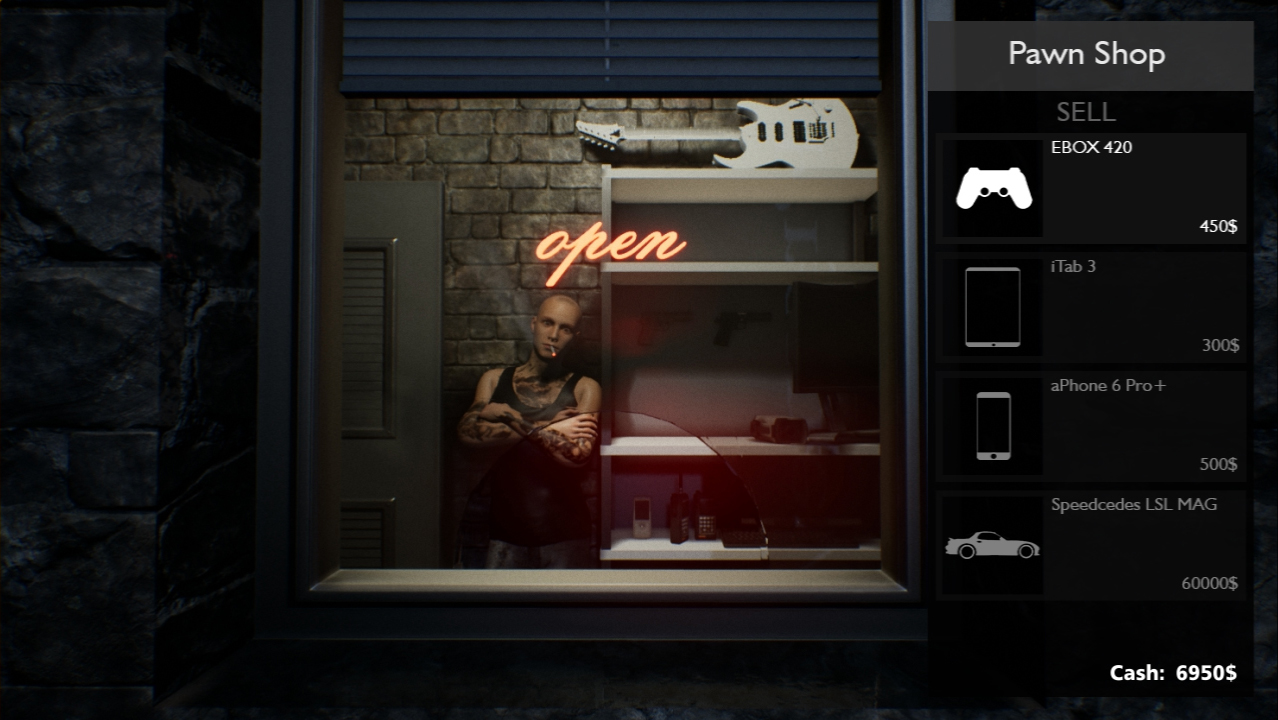1278x720 pixels.
Task: Choose the aPhone 6 Pro+ listing
Action: coord(1091,426)
